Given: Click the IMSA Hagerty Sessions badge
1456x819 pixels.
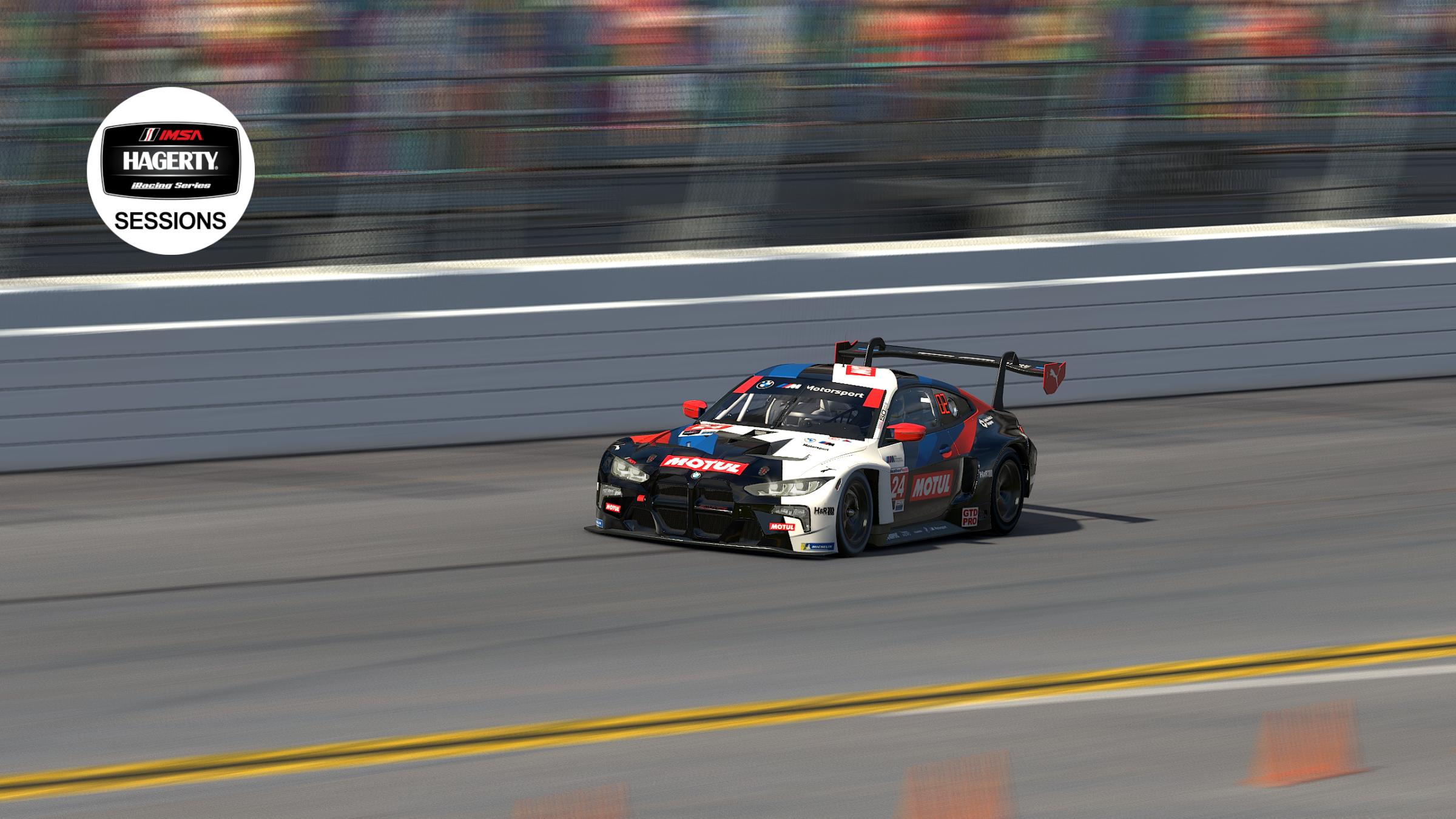Looking at the screenshot, I should click(x=170, y=170).
